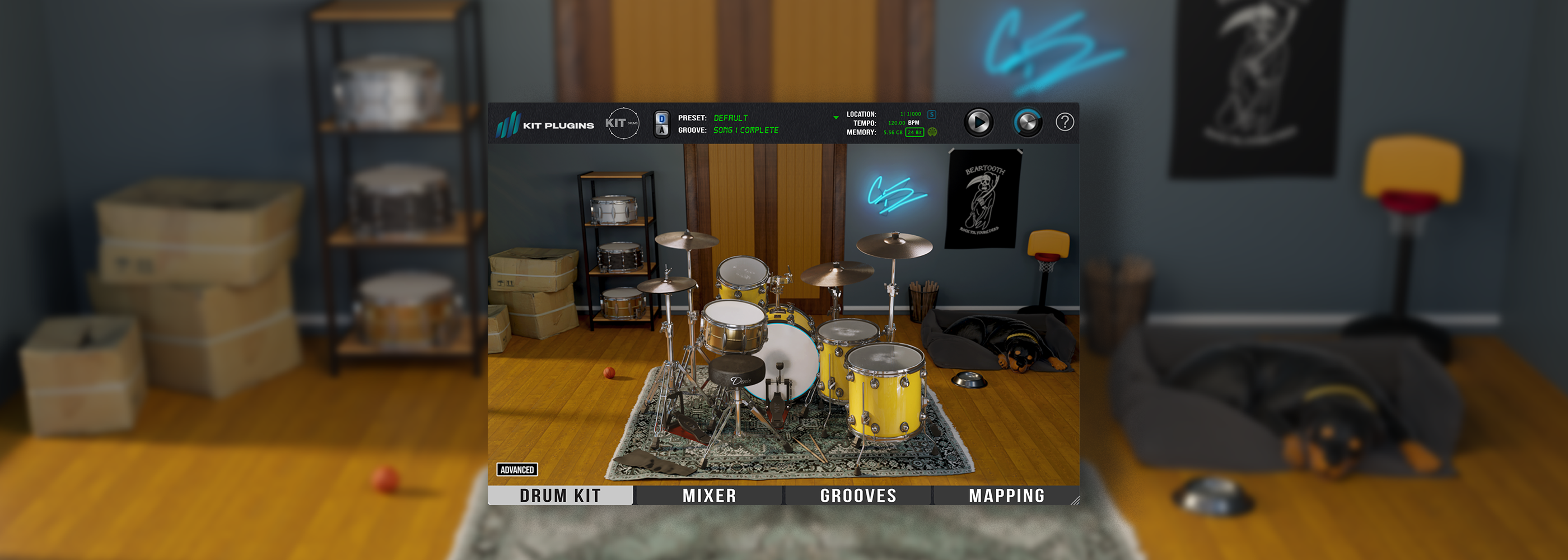Image resolution: width=1568 pixels, height=560 pixels.
Task: Toggle the Advanced view button
Action: tap(517, 469)
